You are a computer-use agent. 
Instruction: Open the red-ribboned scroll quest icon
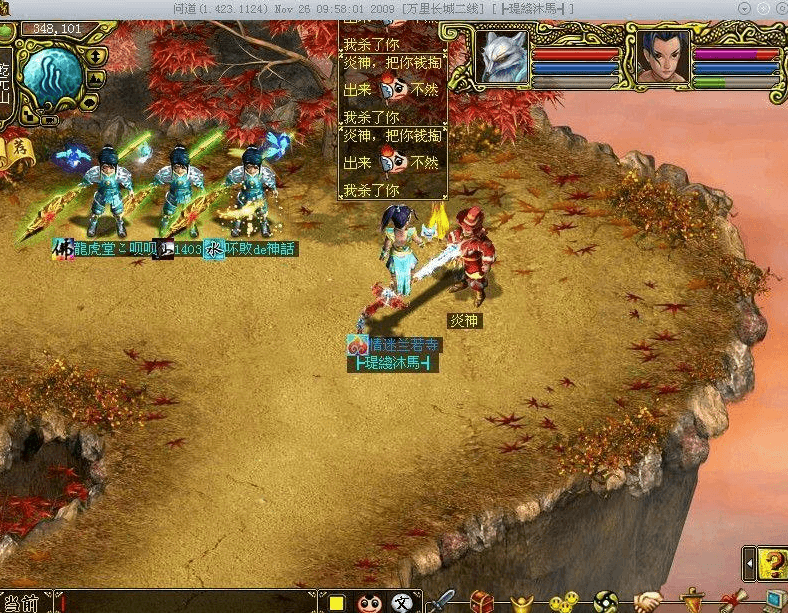[730, 601]
